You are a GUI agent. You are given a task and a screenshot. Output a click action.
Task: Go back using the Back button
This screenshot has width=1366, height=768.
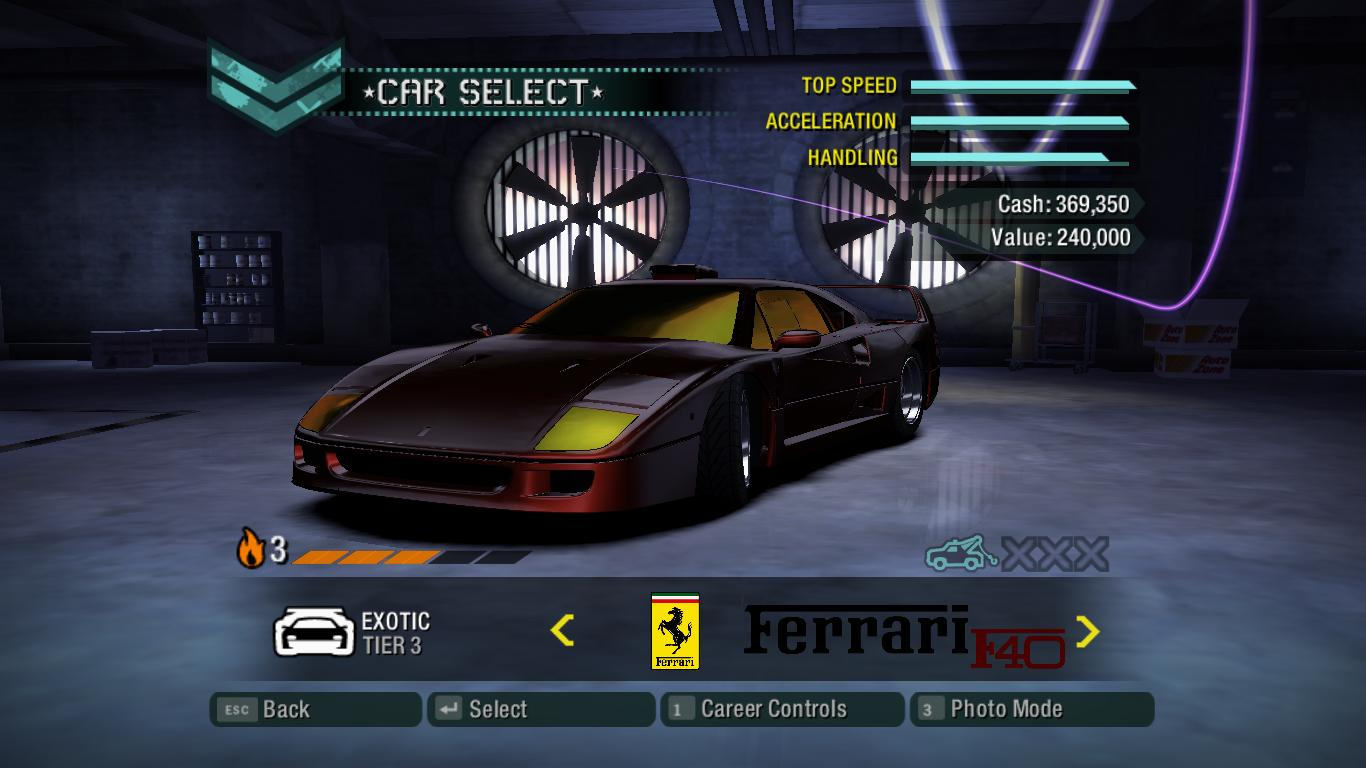pos(315,709)
